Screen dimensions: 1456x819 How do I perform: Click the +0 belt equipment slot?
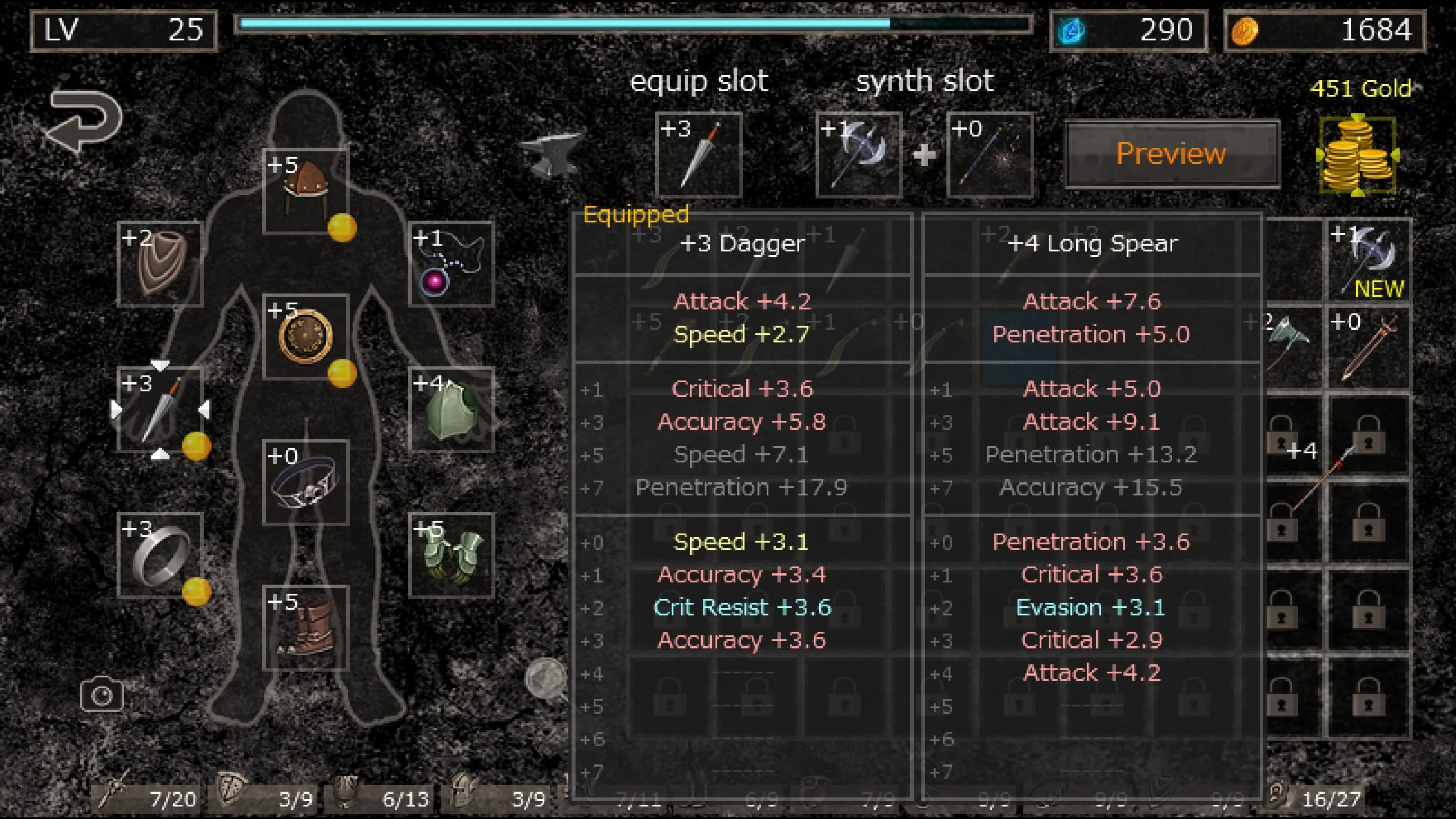tap(306, 483)
